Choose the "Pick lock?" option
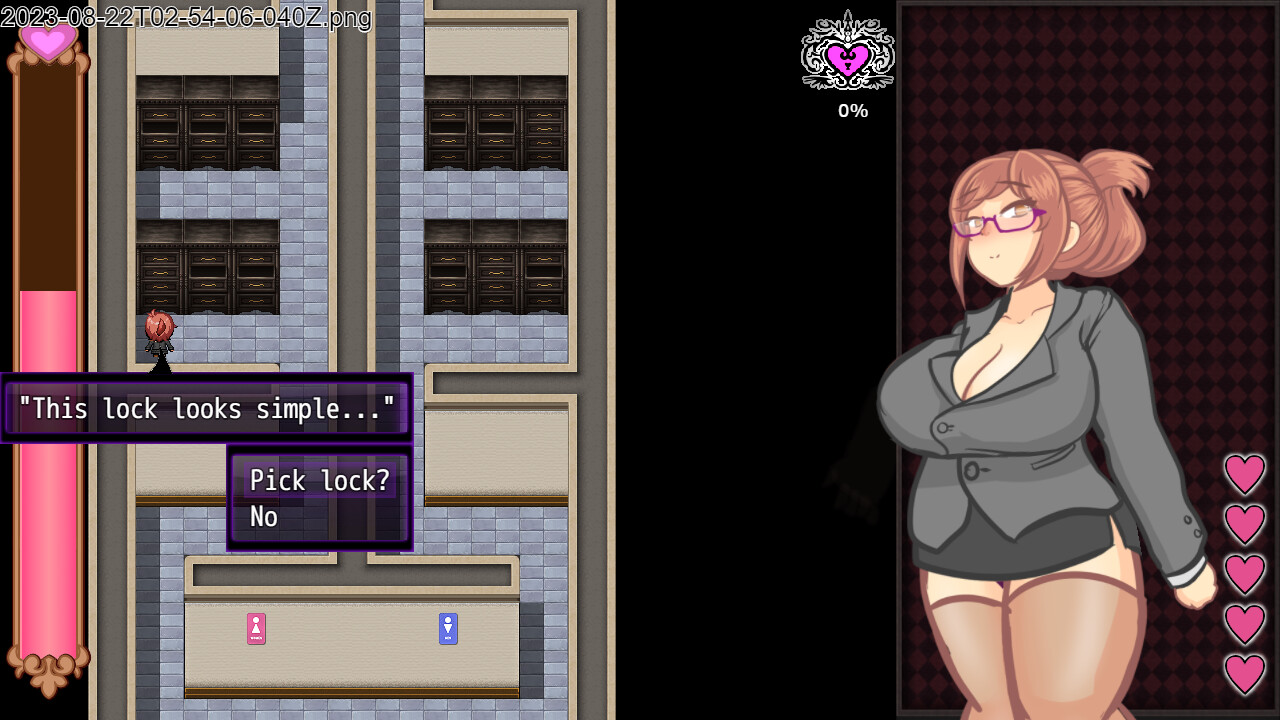This screenshot has width=1280, height=720. pos(318,481)
